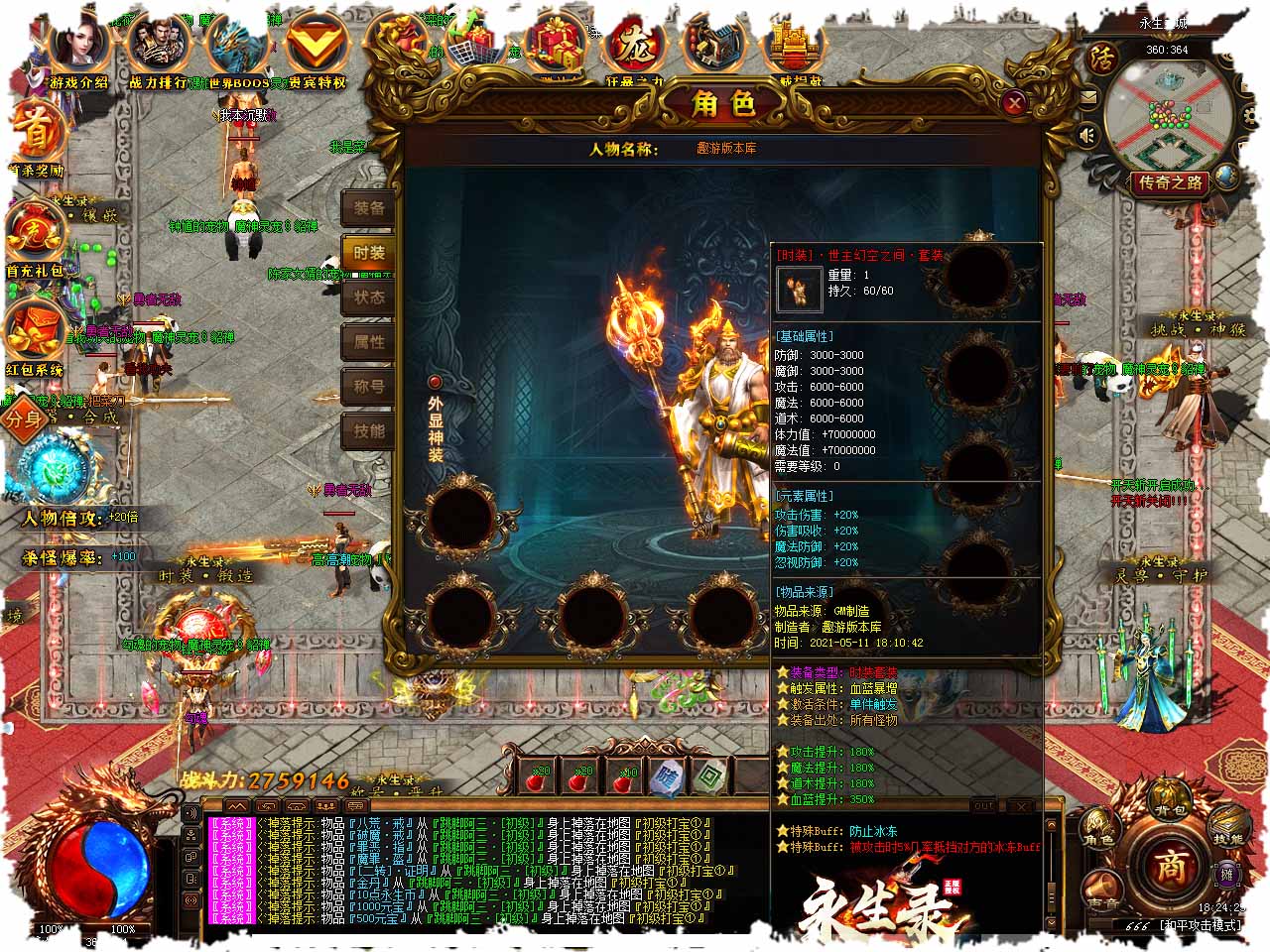Switch to the 称号 title tab
Viewport: 1270px width, 952px height.
[x=368, y=387]
